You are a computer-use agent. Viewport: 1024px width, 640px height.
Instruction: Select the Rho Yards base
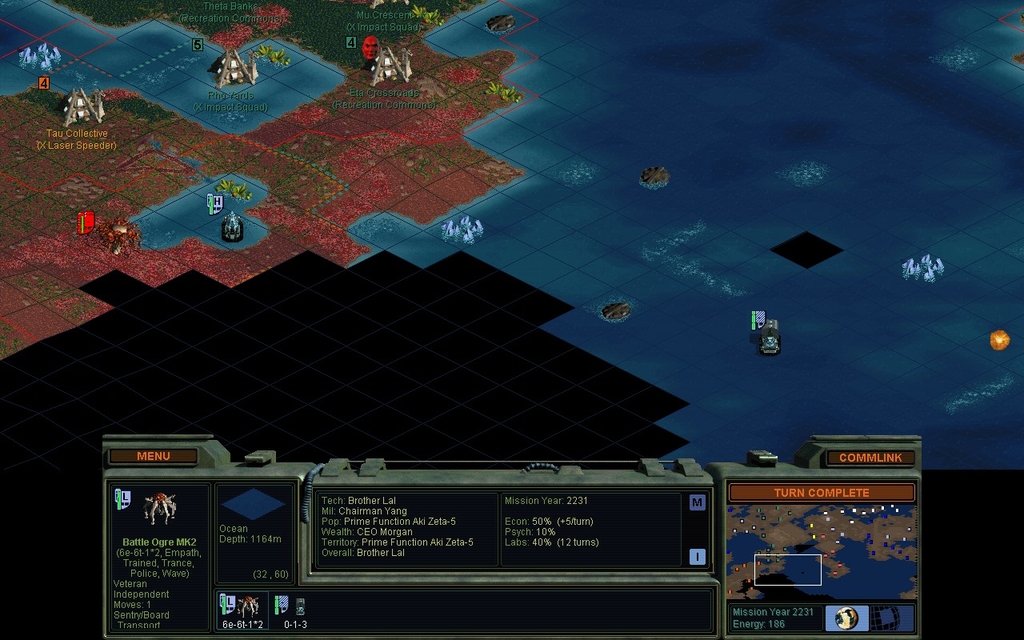click(234, 68)
